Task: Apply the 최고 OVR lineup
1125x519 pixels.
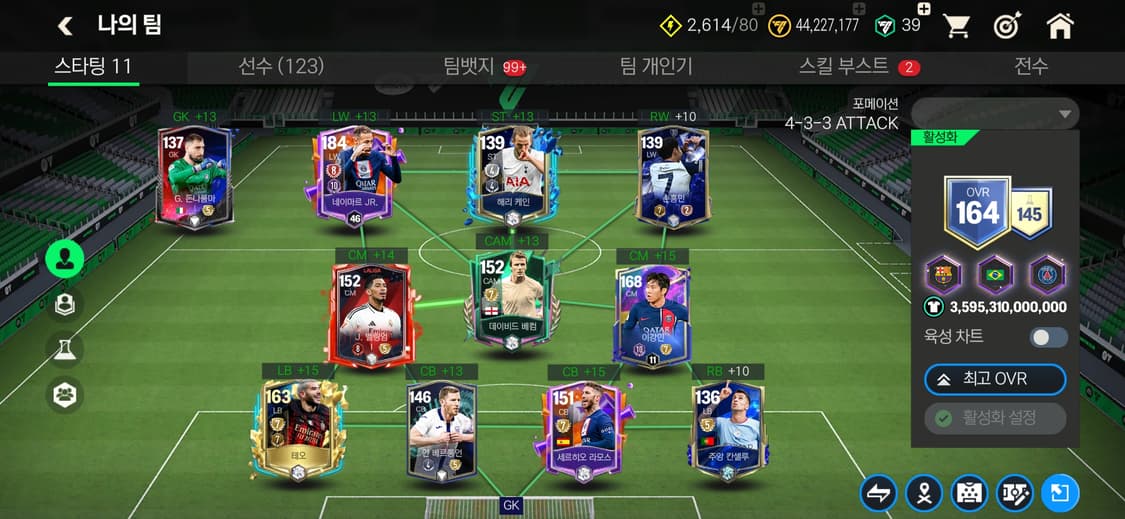Action: point(995,380)
